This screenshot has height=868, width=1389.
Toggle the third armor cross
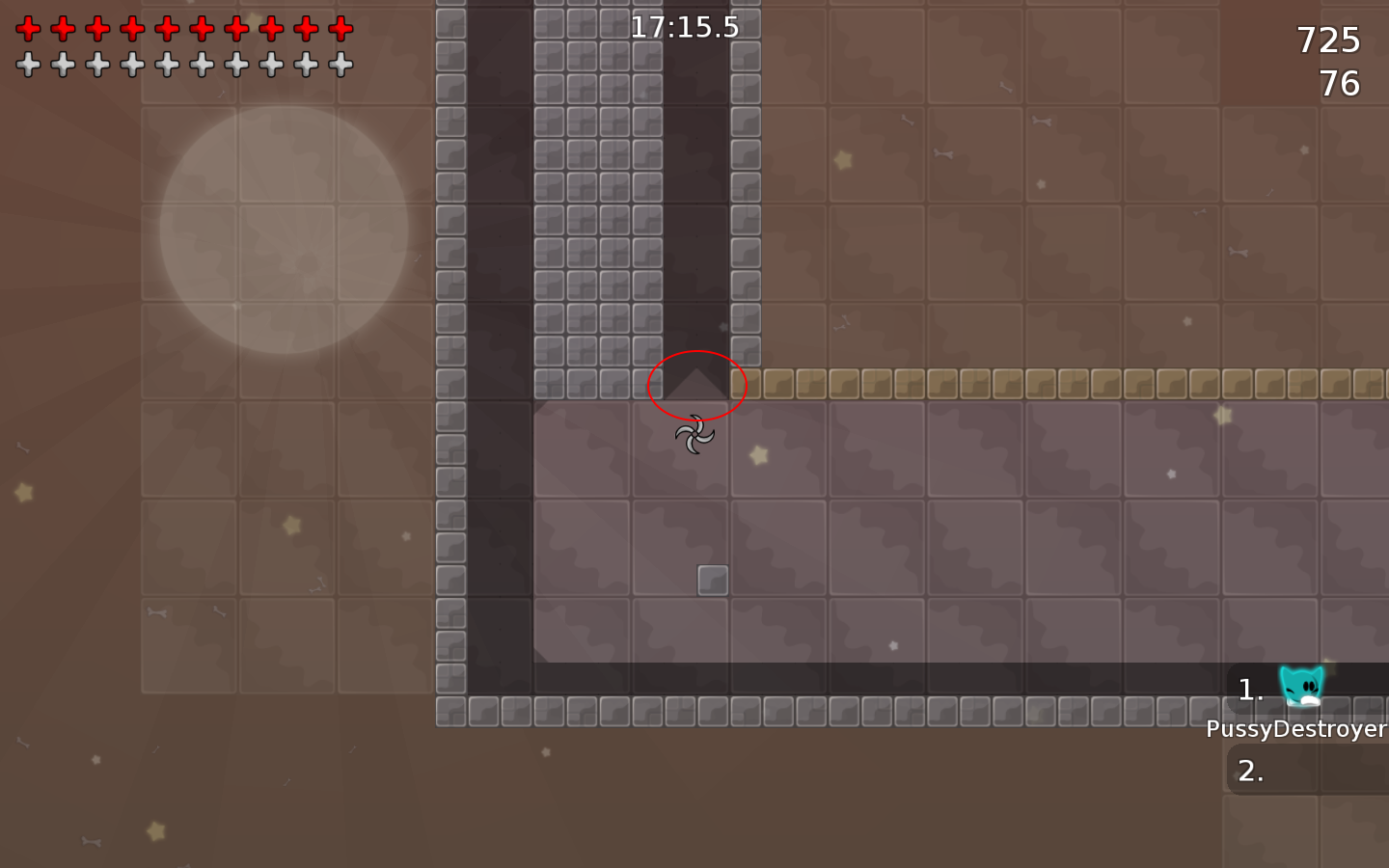(98, 66)
